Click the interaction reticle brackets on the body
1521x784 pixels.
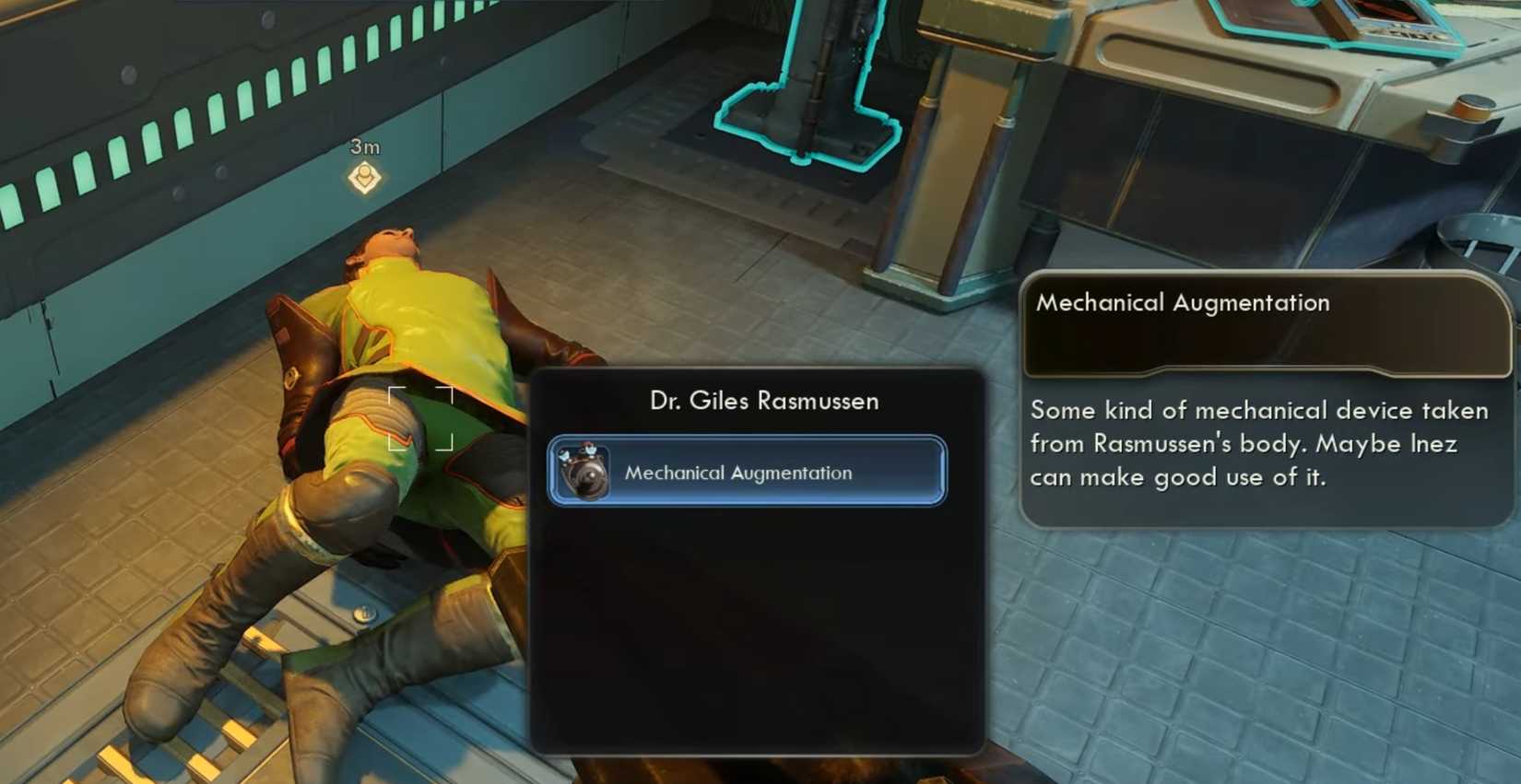click(x=423, y=419)
